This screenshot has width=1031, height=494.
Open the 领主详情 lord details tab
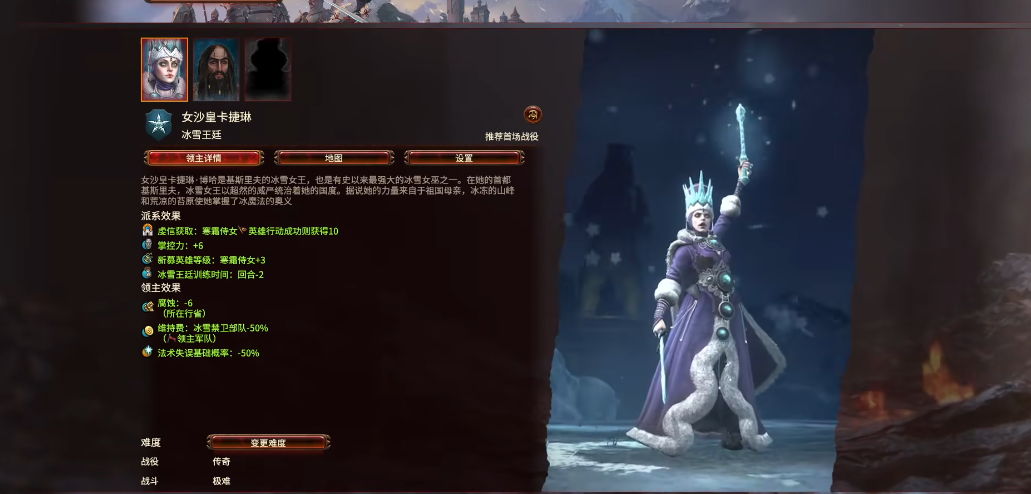[x=204, y=158]
